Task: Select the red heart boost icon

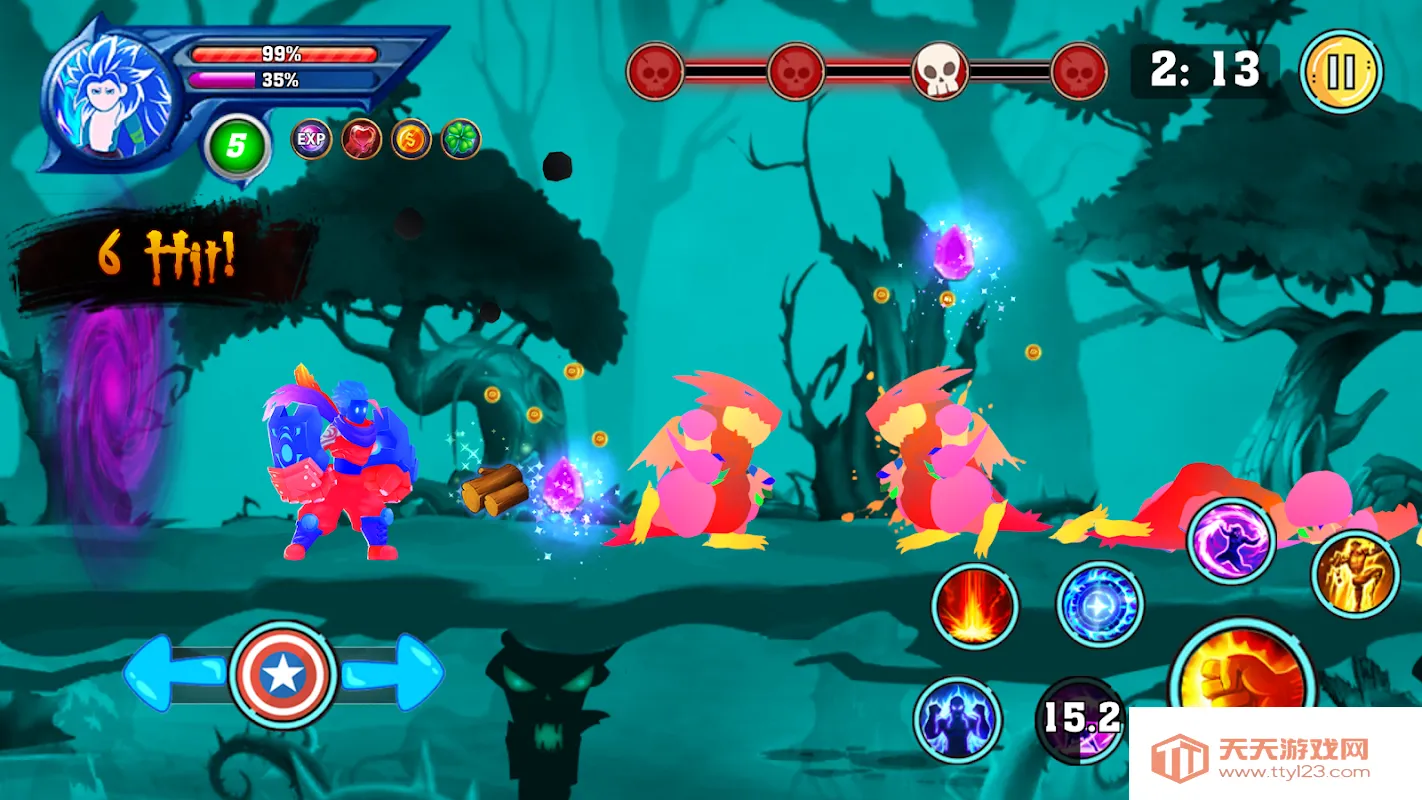Action: (361, 139)
